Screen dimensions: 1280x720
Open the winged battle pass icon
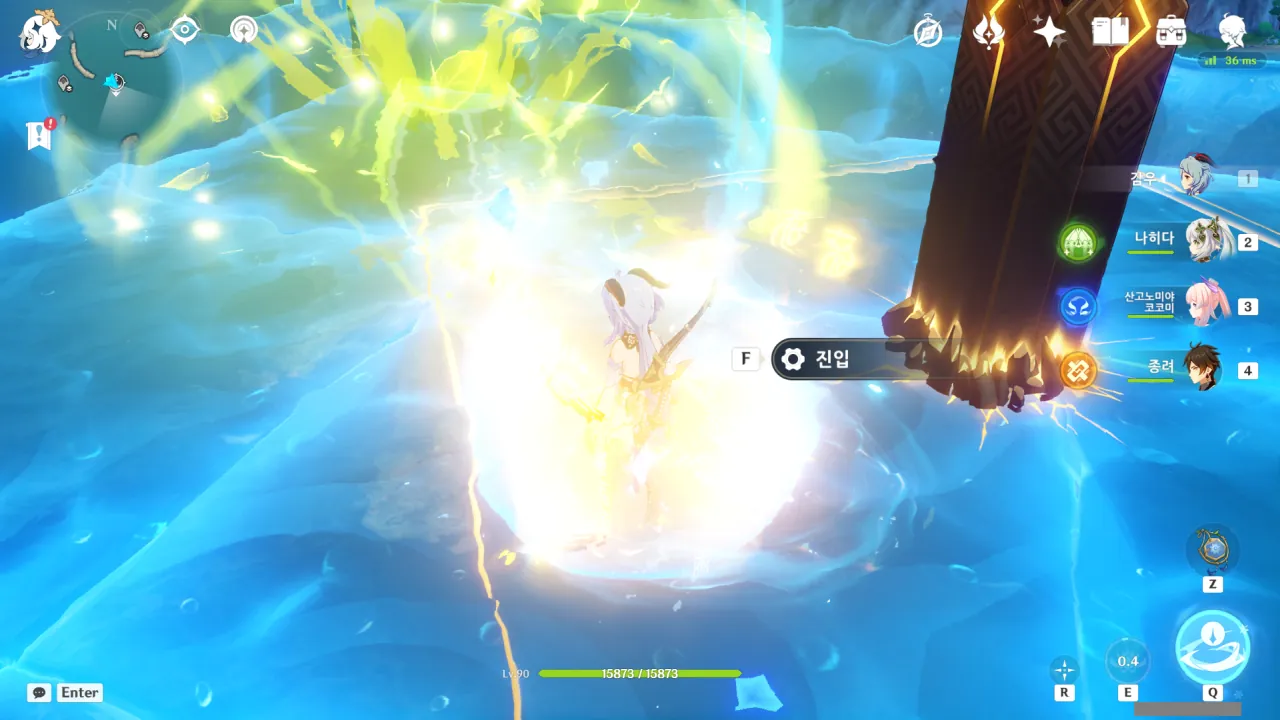989,32
